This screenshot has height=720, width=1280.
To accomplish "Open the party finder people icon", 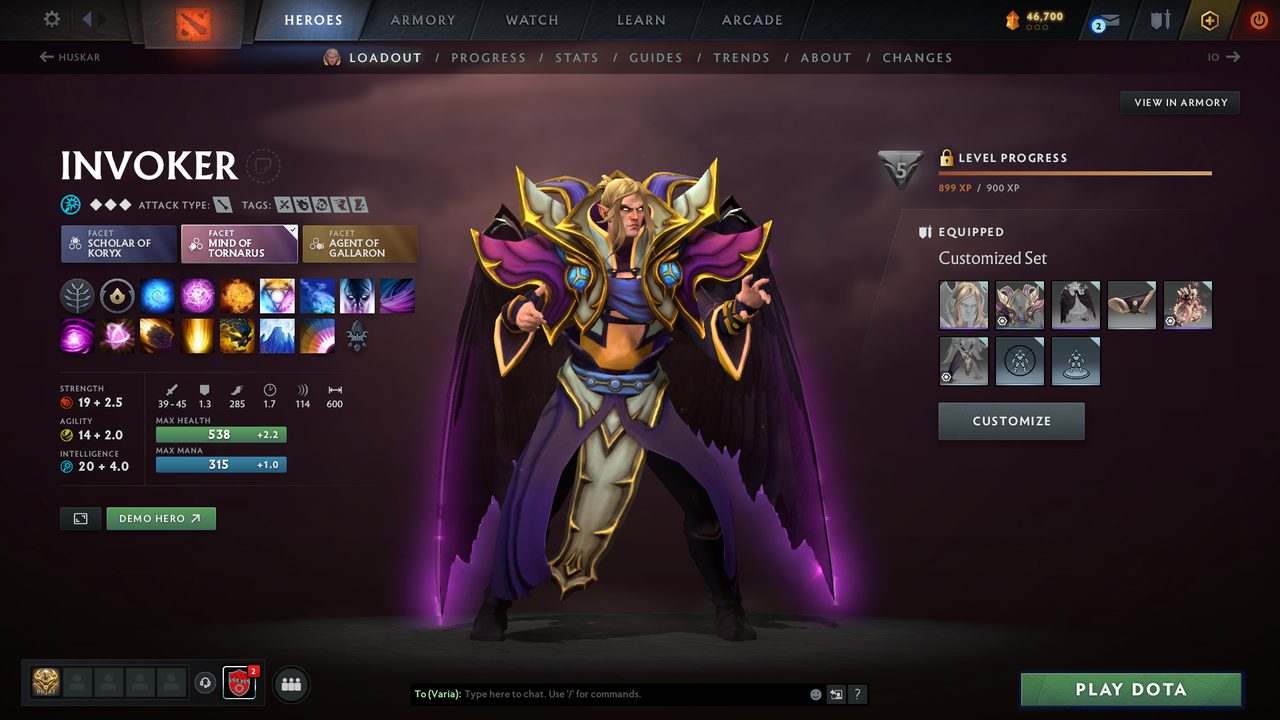I will 290,684.
